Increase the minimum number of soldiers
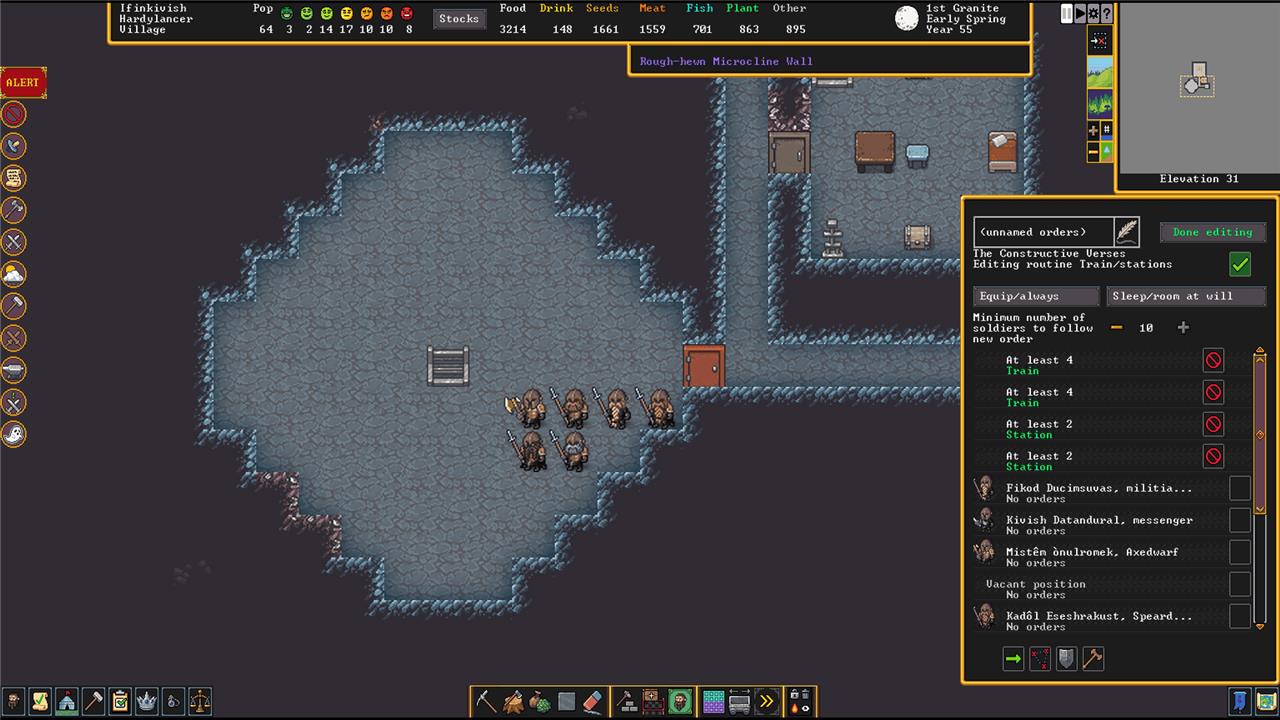Image resolution: width=1280 pixels, height=720 pixels. click(x=1183, y=328)
